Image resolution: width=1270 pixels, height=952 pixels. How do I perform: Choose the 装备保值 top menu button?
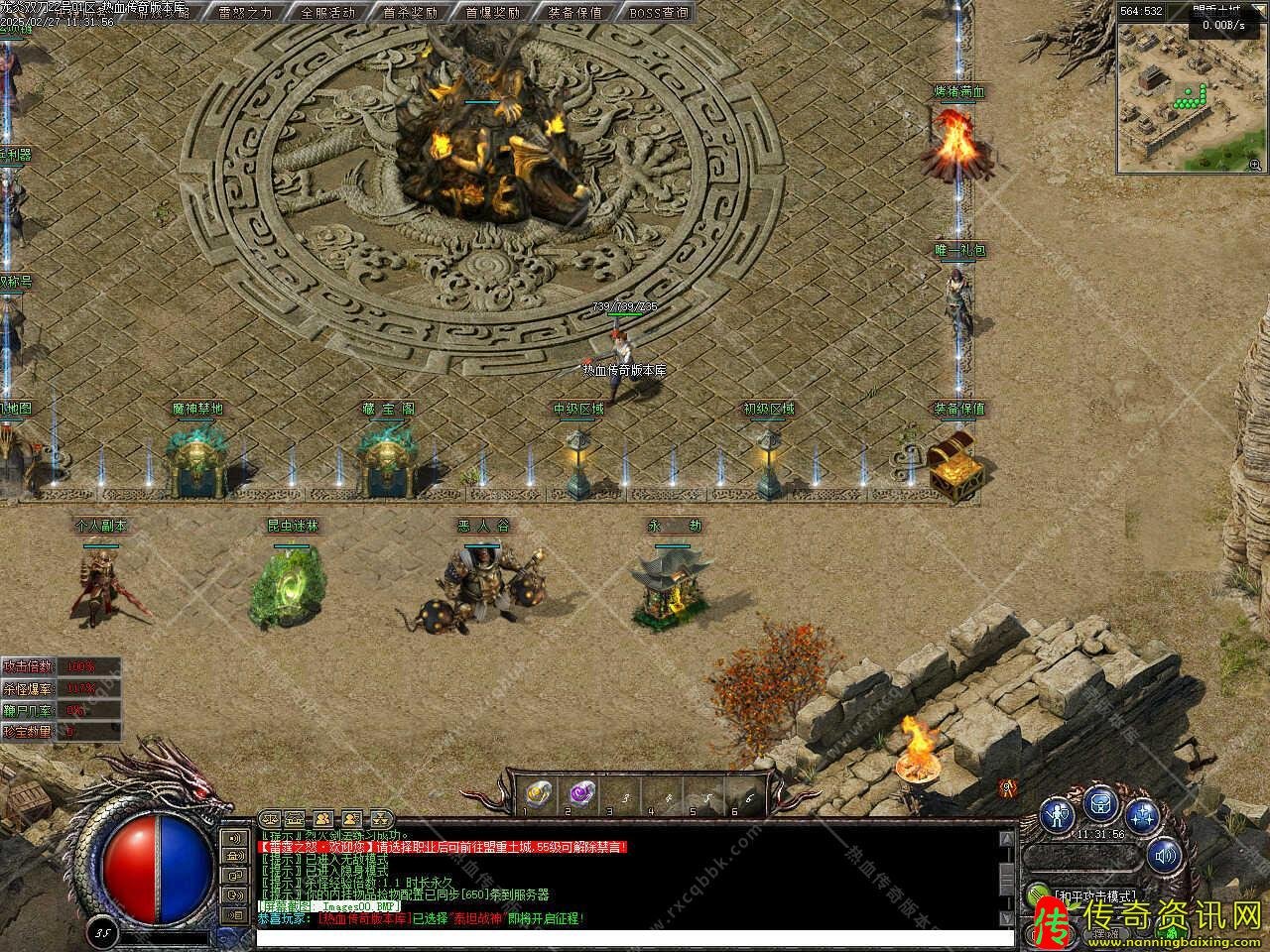click(x=574, y=13)
